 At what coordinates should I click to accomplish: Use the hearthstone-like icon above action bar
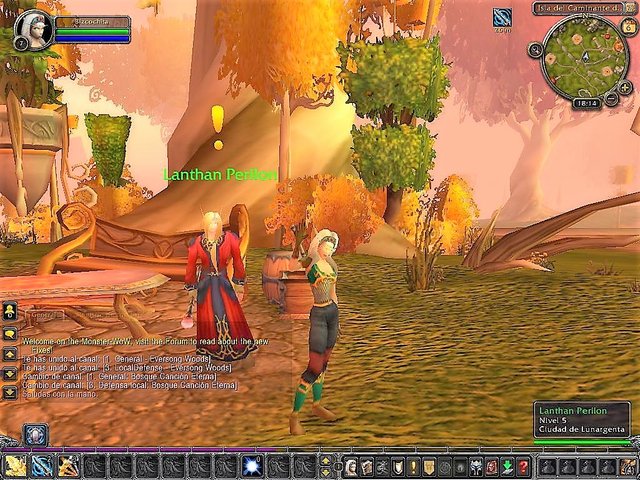[x=36, y=434]
